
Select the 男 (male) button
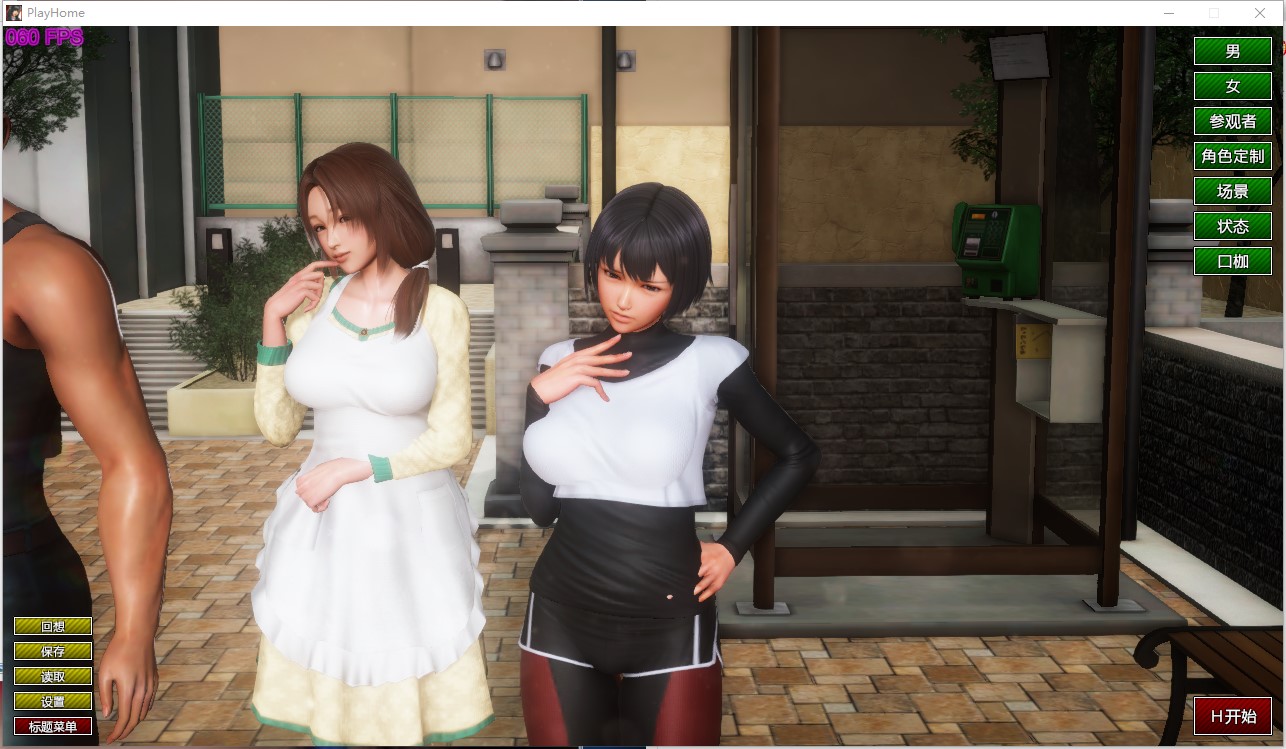(x=1232, y=51)
